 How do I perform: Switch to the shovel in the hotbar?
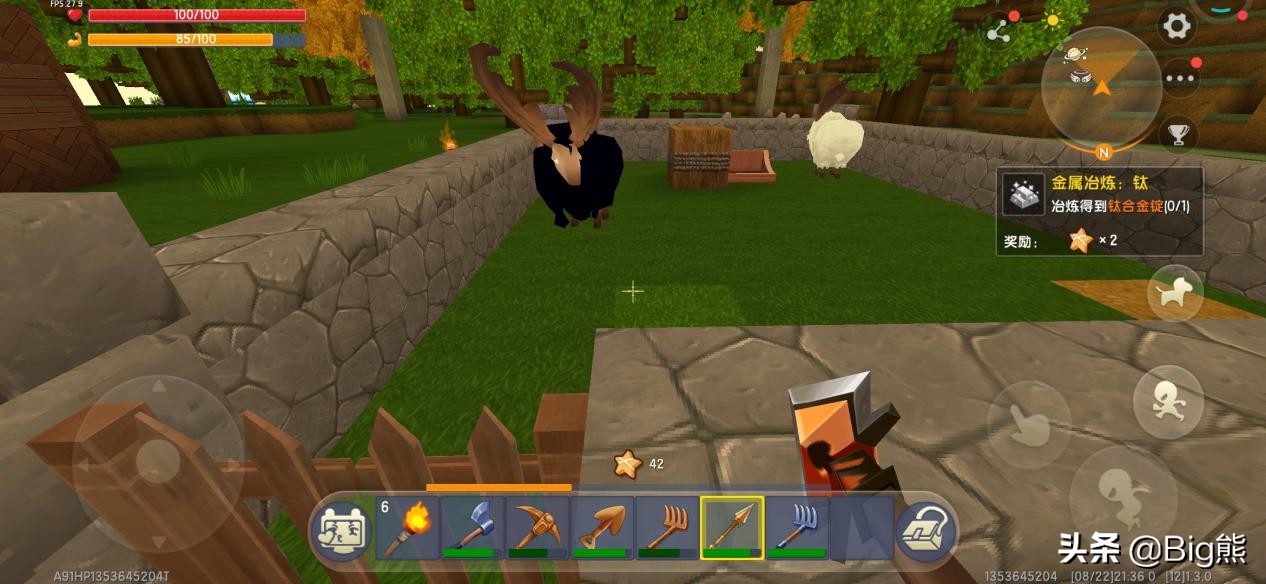click(602, 527)
